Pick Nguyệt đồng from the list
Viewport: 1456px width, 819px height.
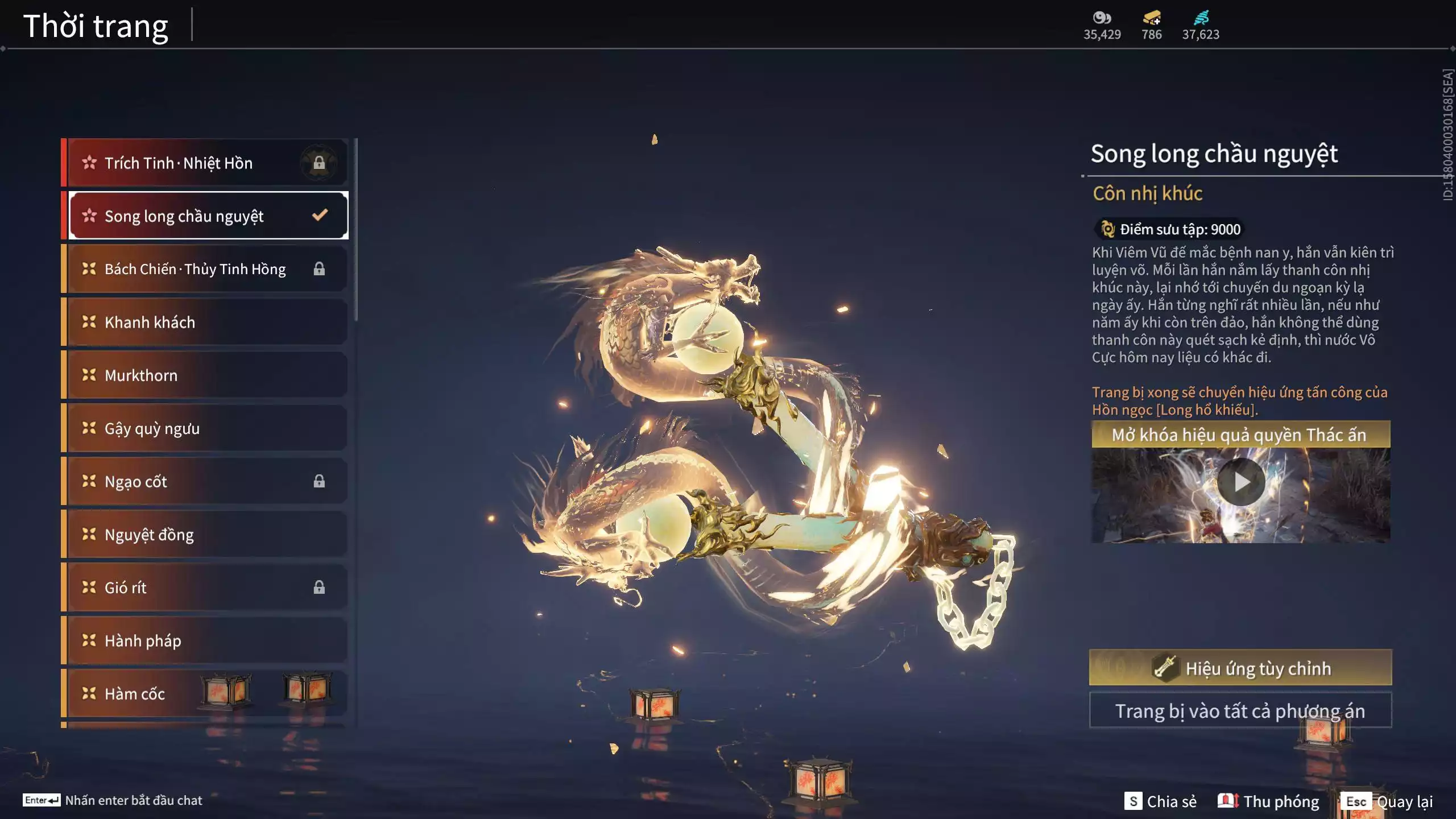coord(205,535)
